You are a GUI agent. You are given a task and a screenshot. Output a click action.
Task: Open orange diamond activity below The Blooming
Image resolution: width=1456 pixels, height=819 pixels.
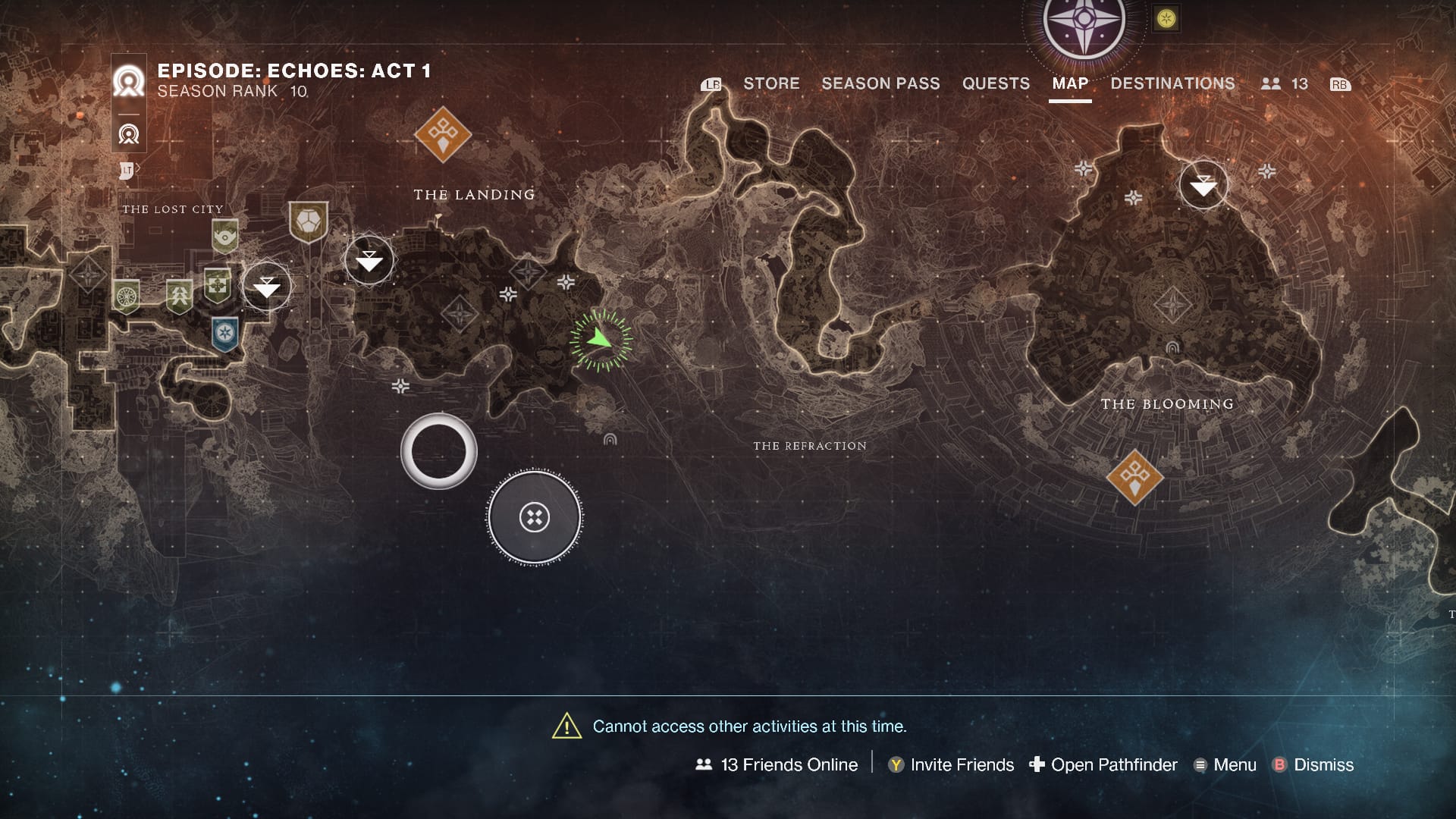pos(1134,477)
